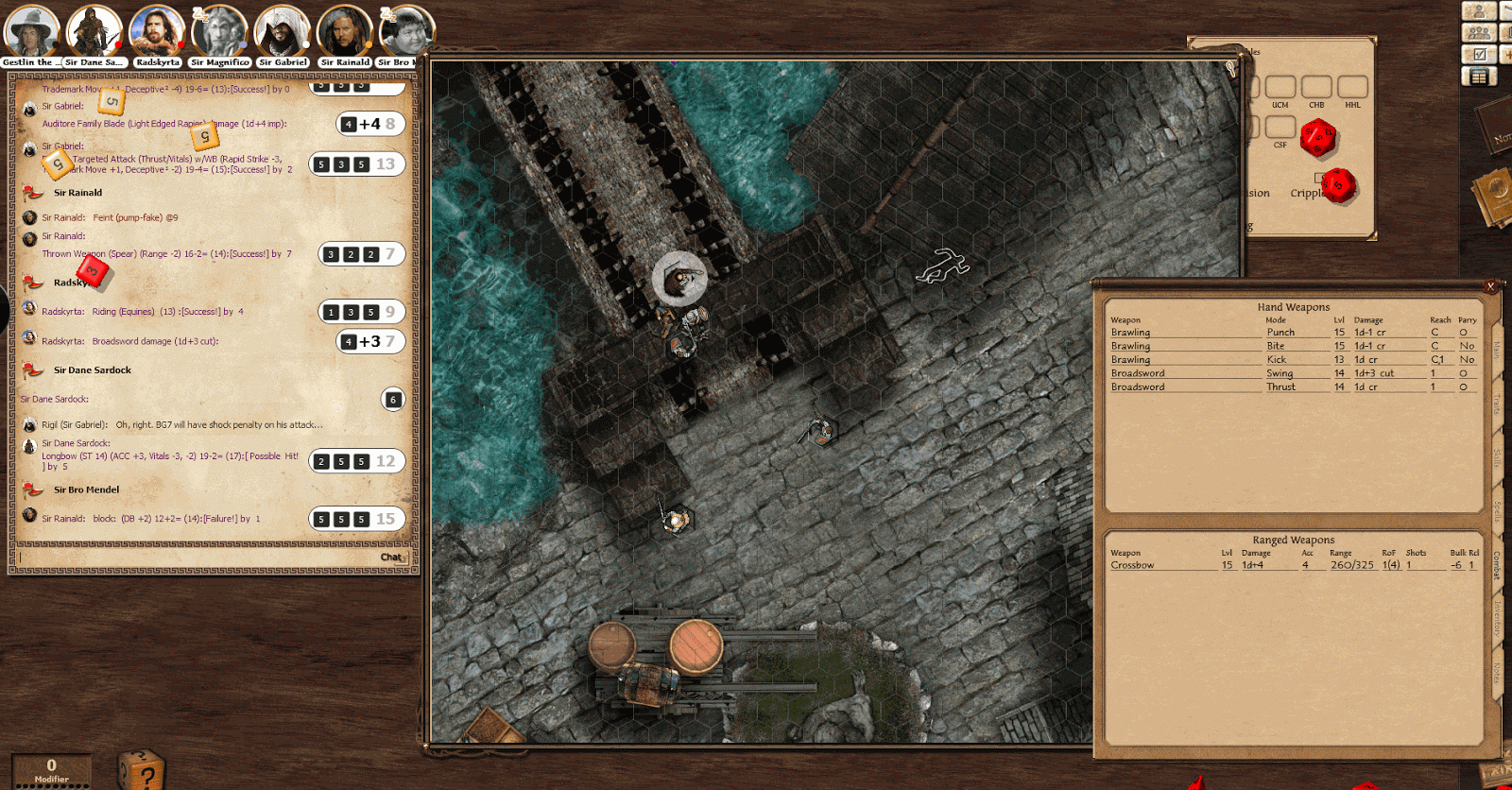Enable the CHB checkbox
Screen dimensions: 1512x790
tap(1317, 86)
